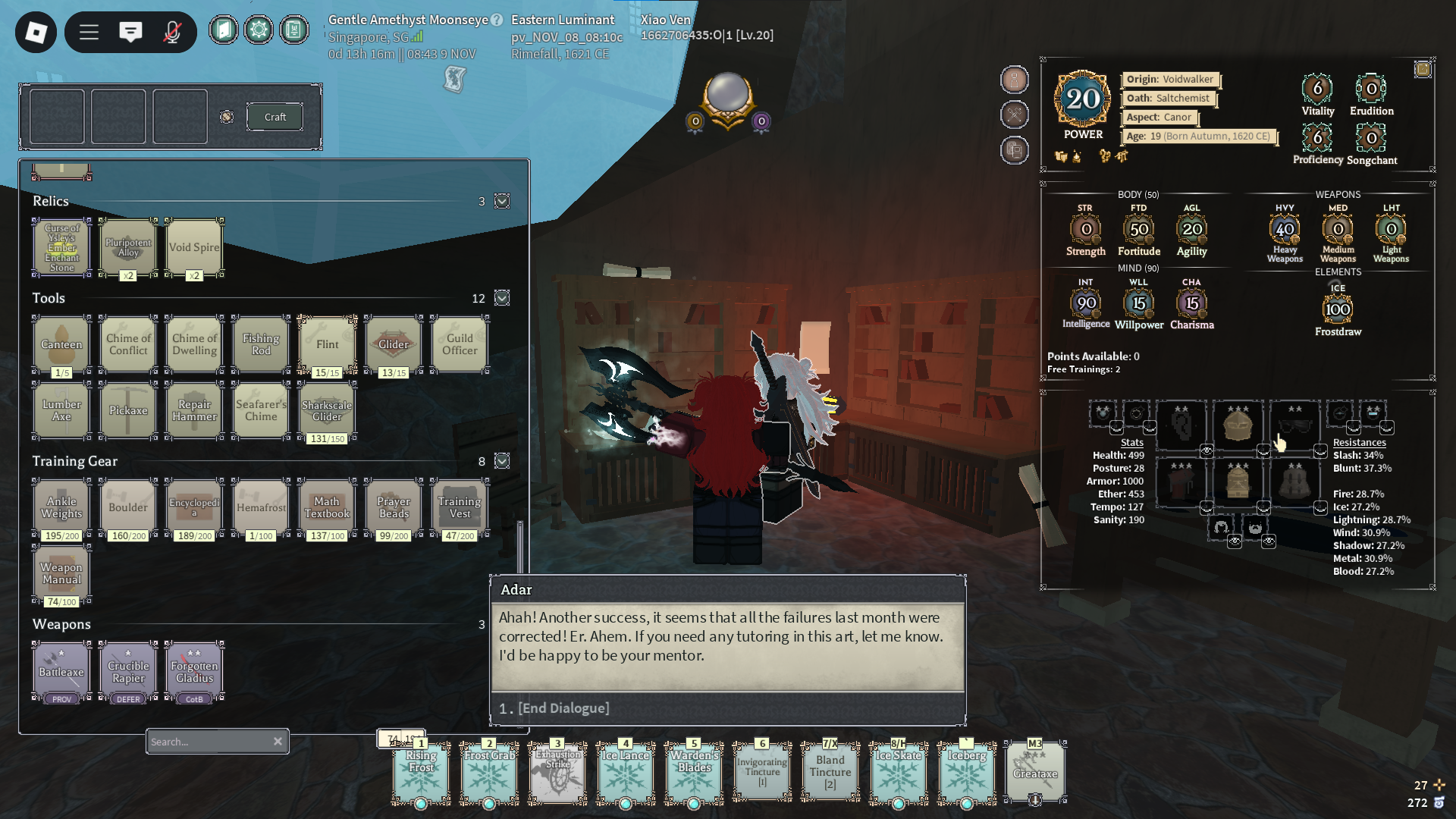Select the Forgotten Gladius weapon
This screenshot has height=819, width=1456.
[x=194, y=671]
